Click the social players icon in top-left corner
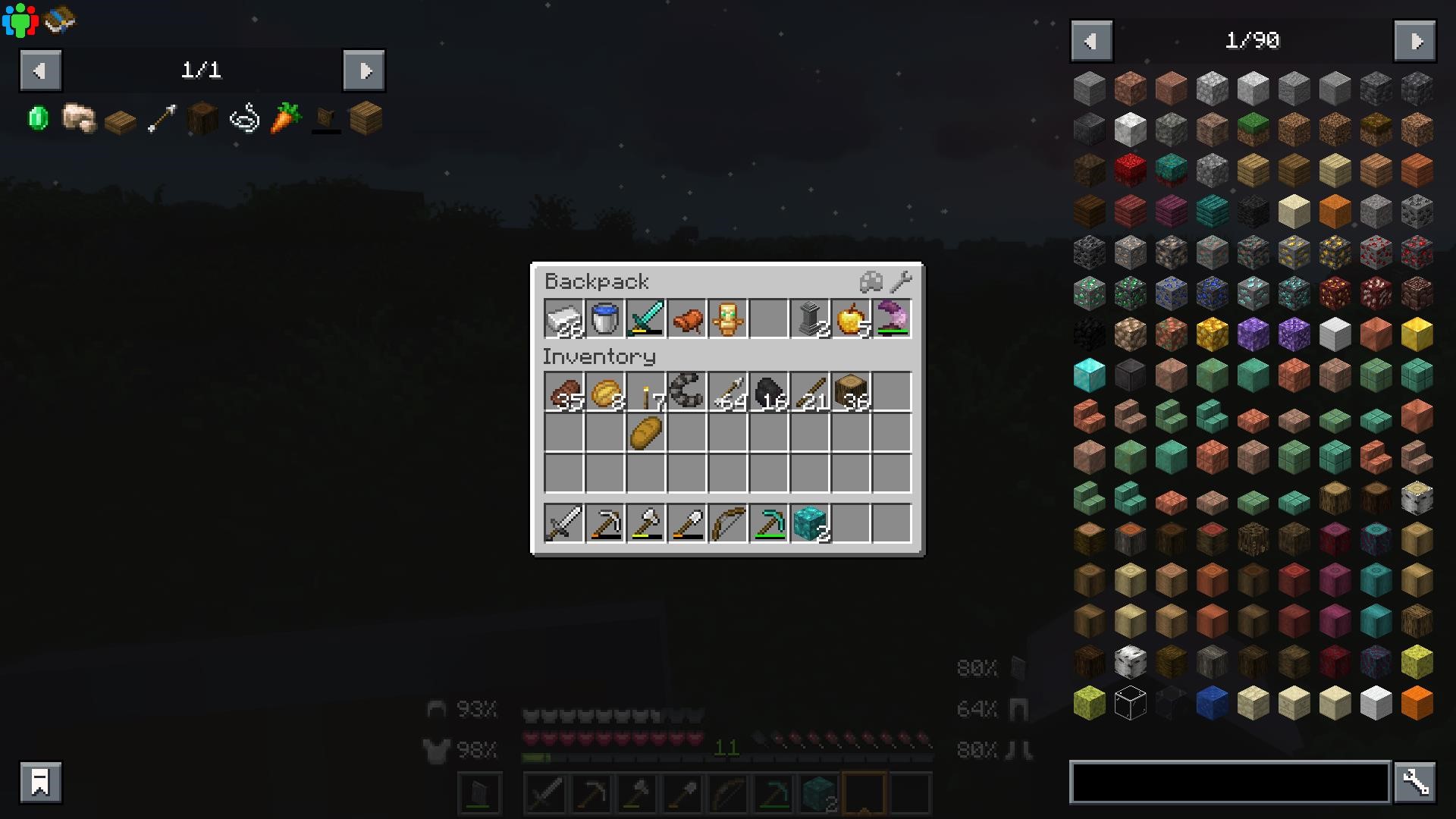 click(20, 19)
